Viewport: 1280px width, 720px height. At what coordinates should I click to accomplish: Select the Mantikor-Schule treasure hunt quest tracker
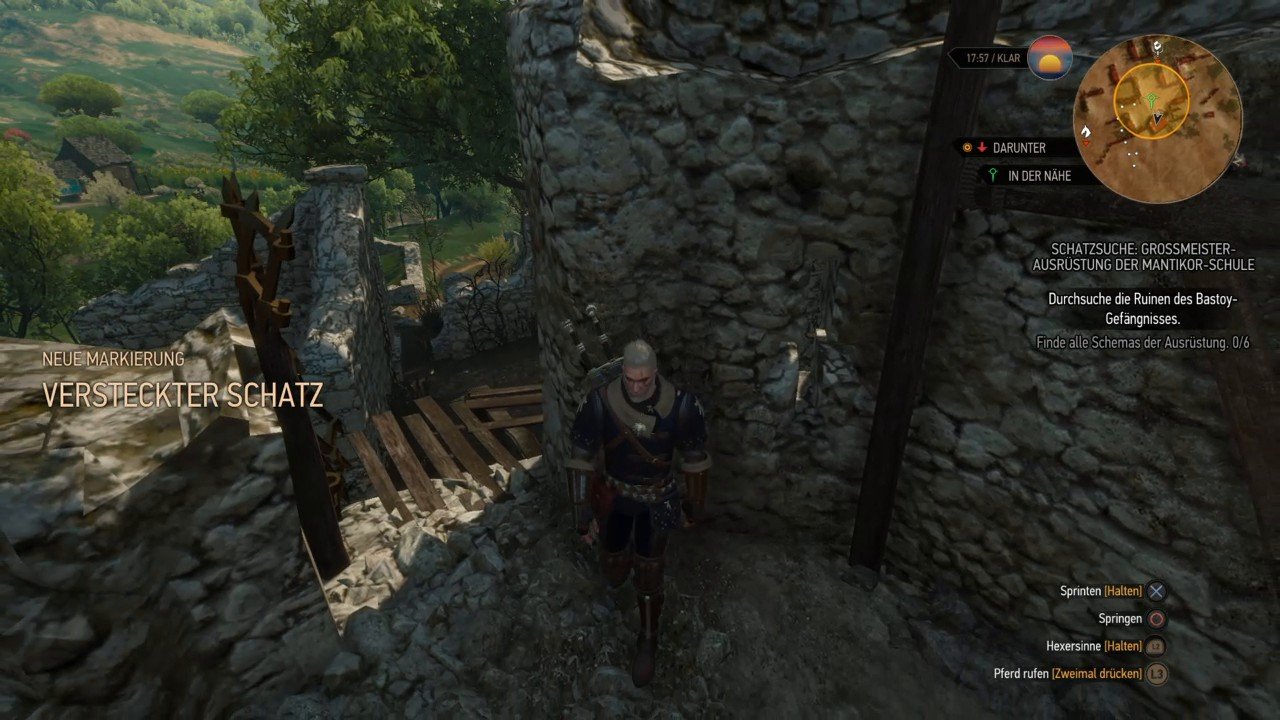click(x=1142, y=256)
